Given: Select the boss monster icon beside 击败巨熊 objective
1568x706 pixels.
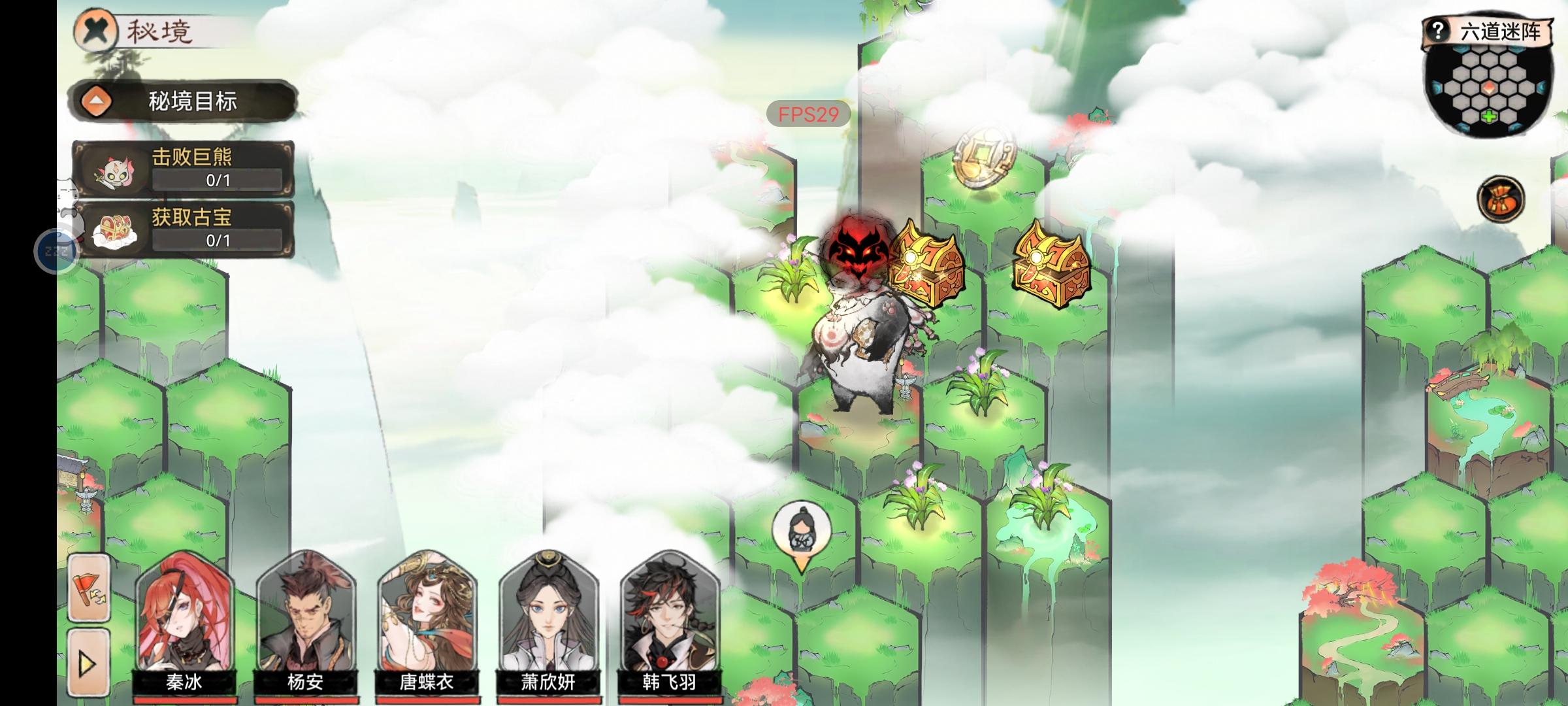Looking at the screenshot, I should [116, 173].
